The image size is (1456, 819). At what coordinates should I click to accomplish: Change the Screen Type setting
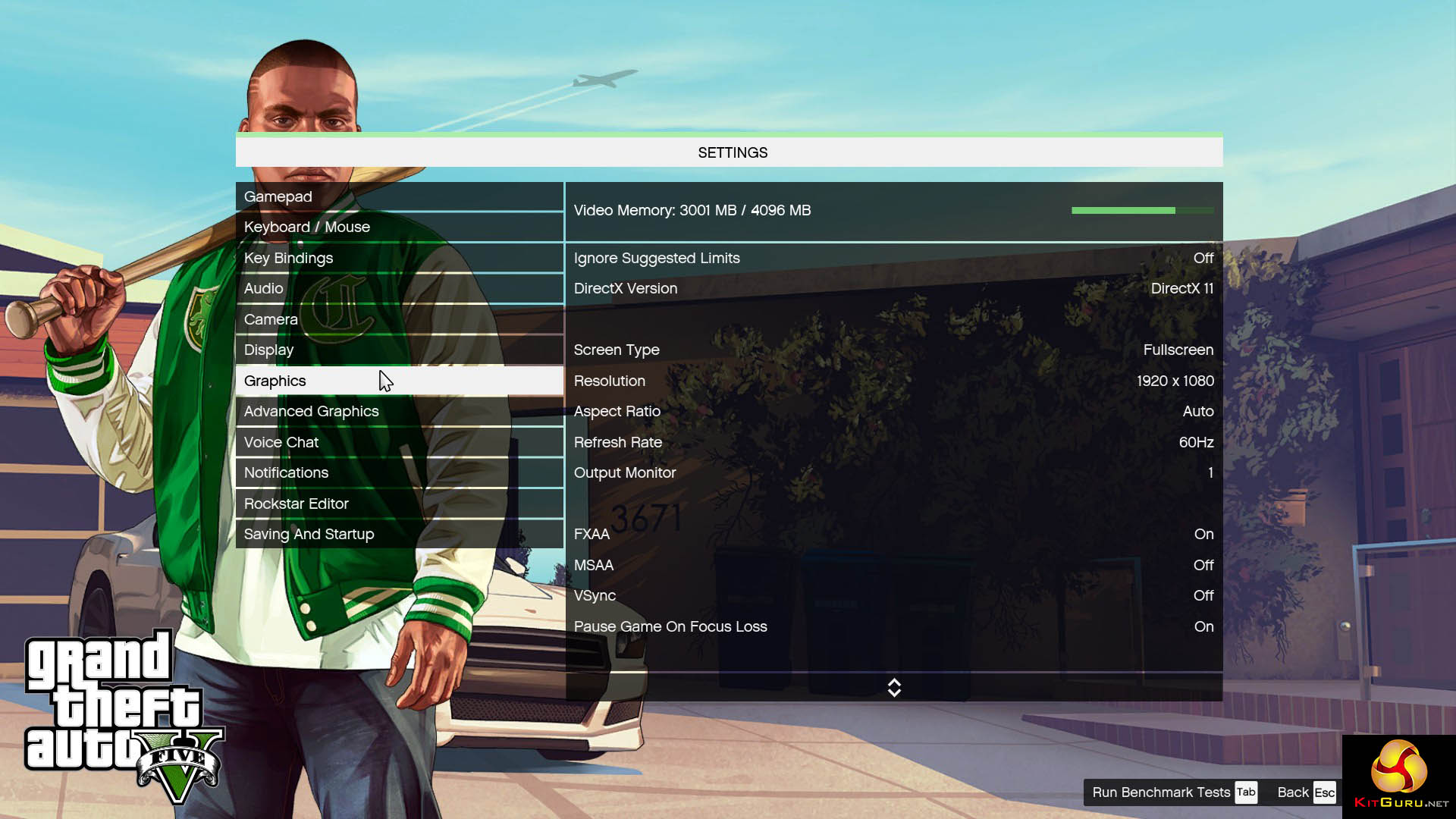(893, 350)
